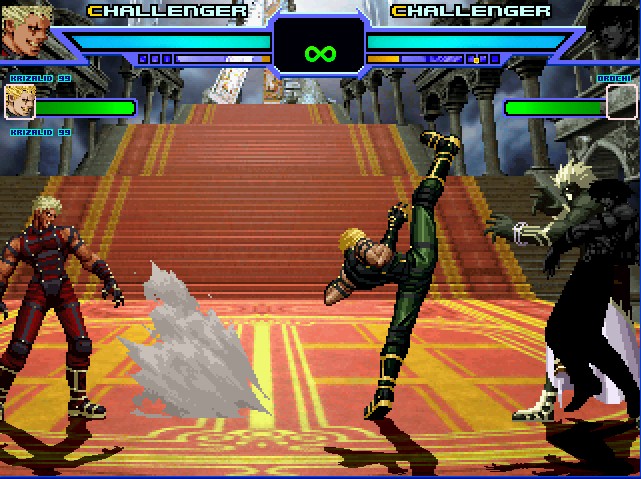Select the Krizalid teammate portrait
Screen dimensions: 641x479
click(x=19, y=101)
